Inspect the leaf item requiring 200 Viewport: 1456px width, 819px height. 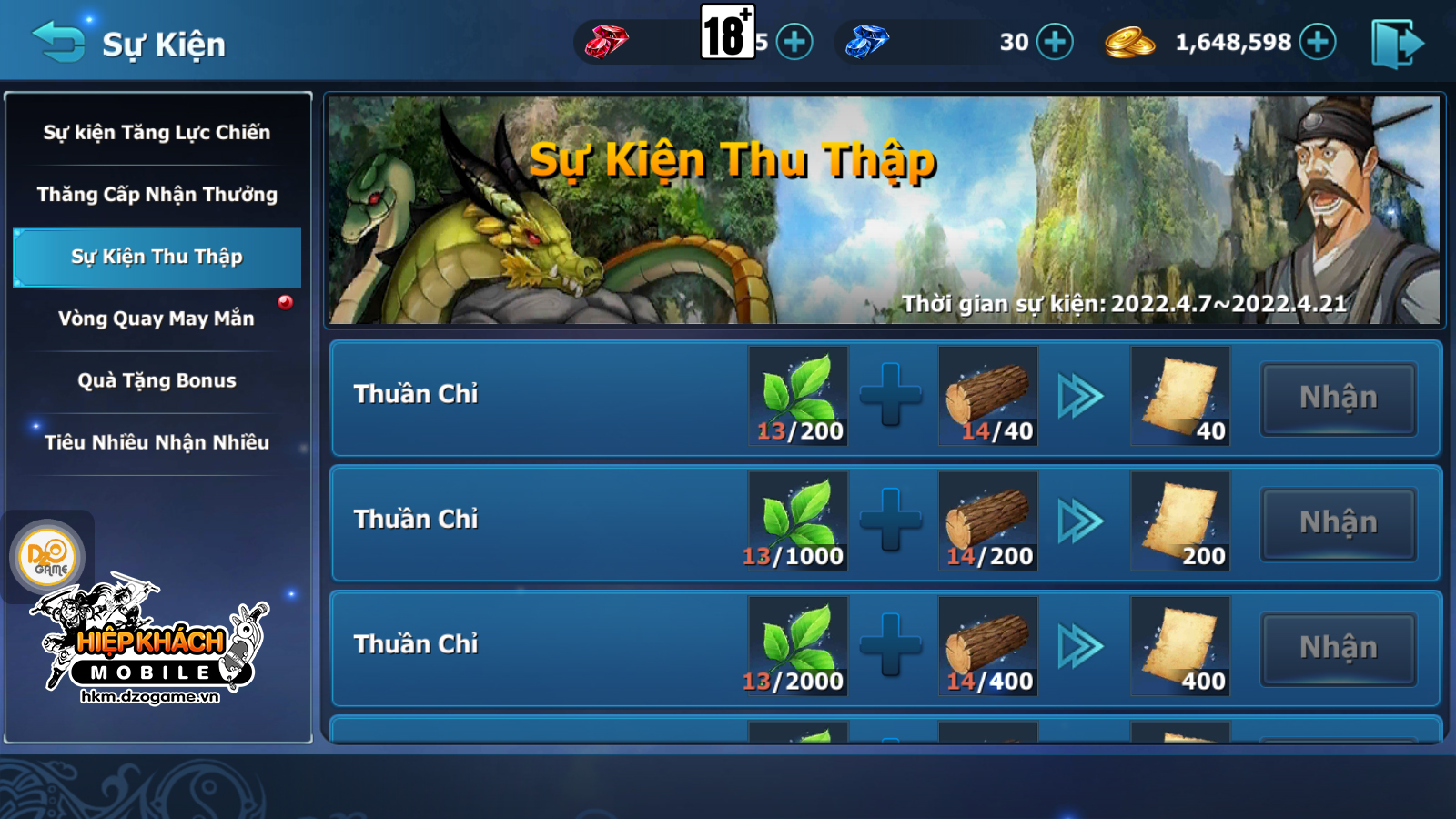coord(798,396)
